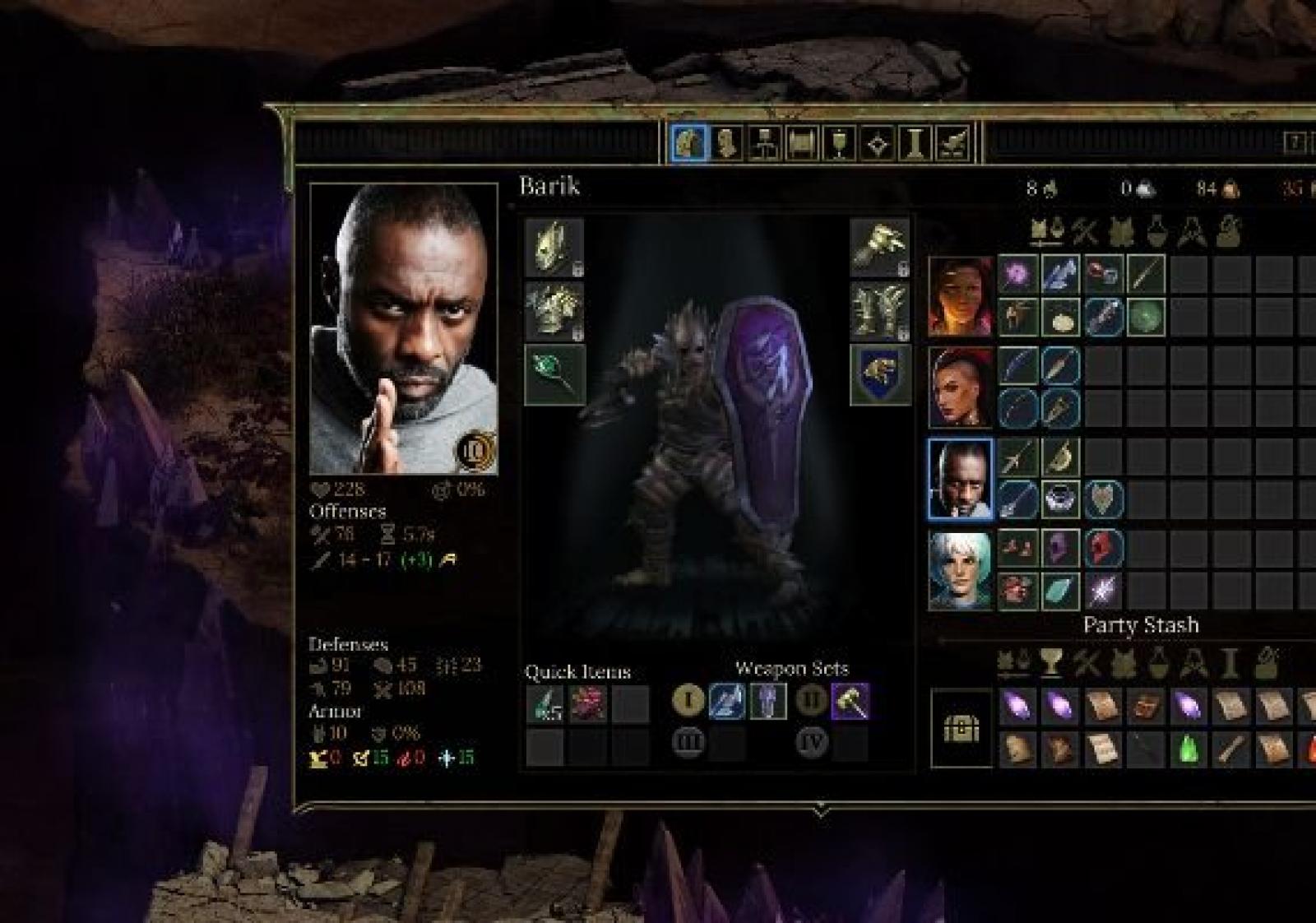Switch to weapon set II

pyautogui.click(x=811, y=701)
